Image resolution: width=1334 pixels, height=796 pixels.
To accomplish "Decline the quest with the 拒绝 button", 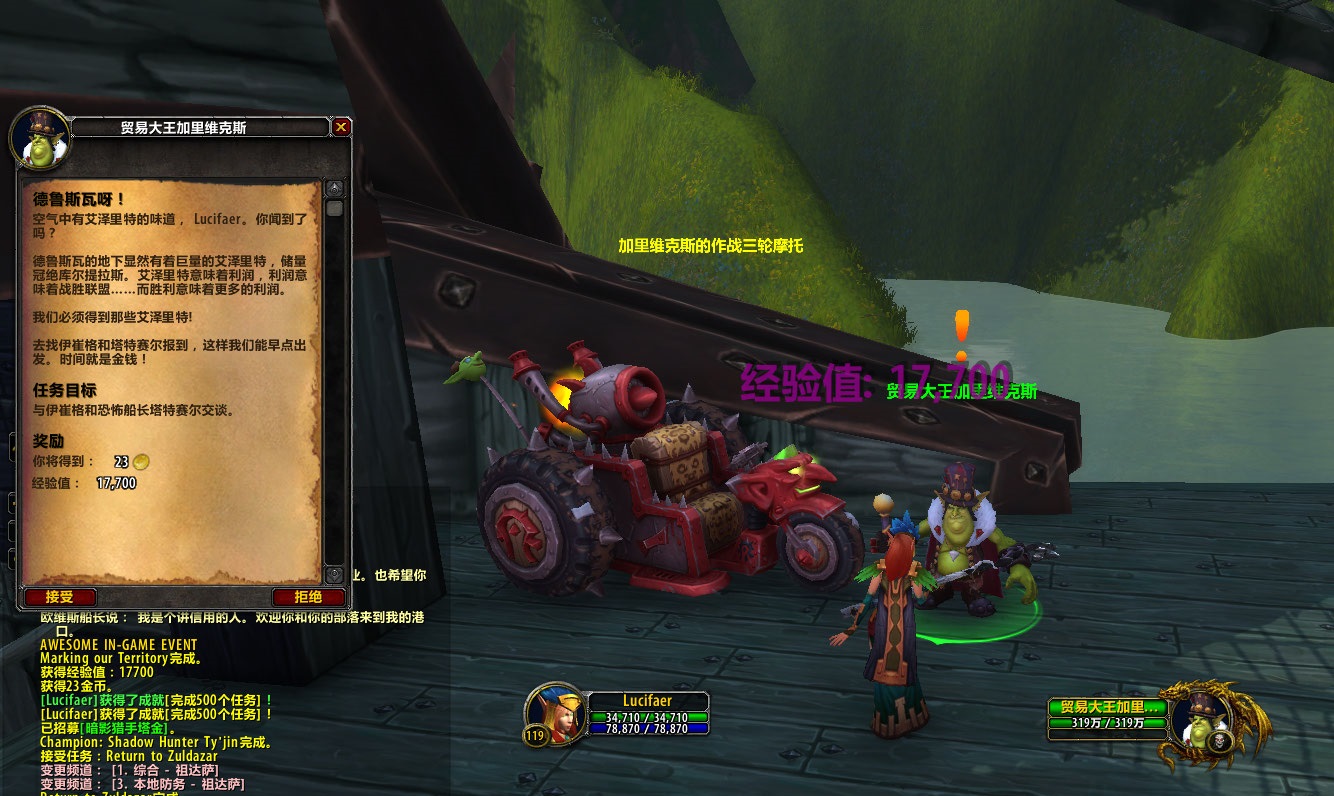I will pos(308,597).
